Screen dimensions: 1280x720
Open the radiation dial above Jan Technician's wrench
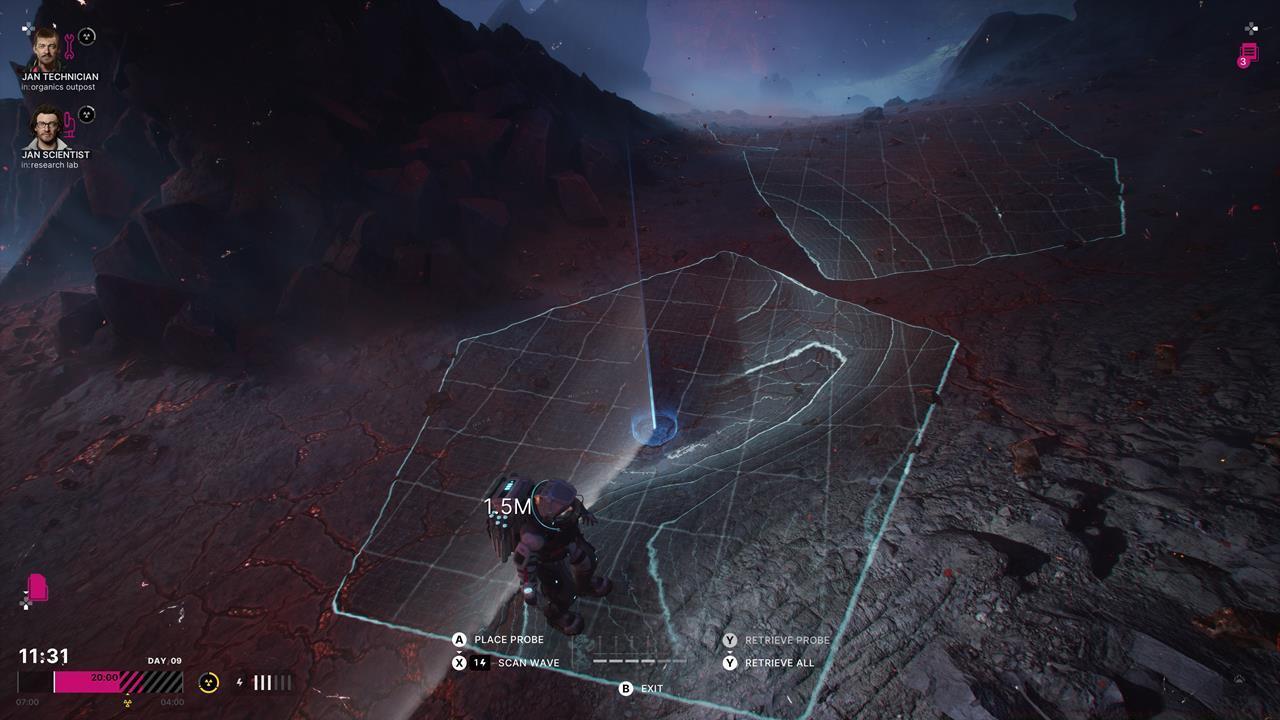[x=86, y=36]
